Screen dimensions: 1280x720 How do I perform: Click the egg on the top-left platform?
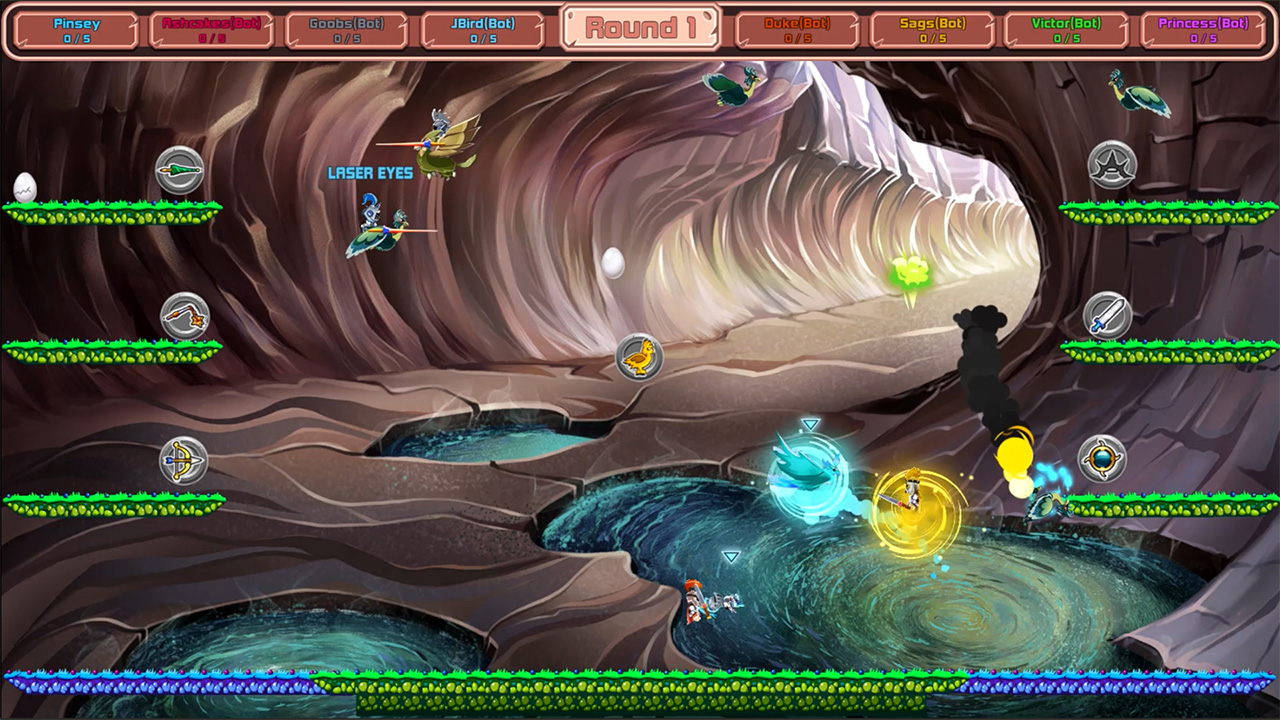24,184
